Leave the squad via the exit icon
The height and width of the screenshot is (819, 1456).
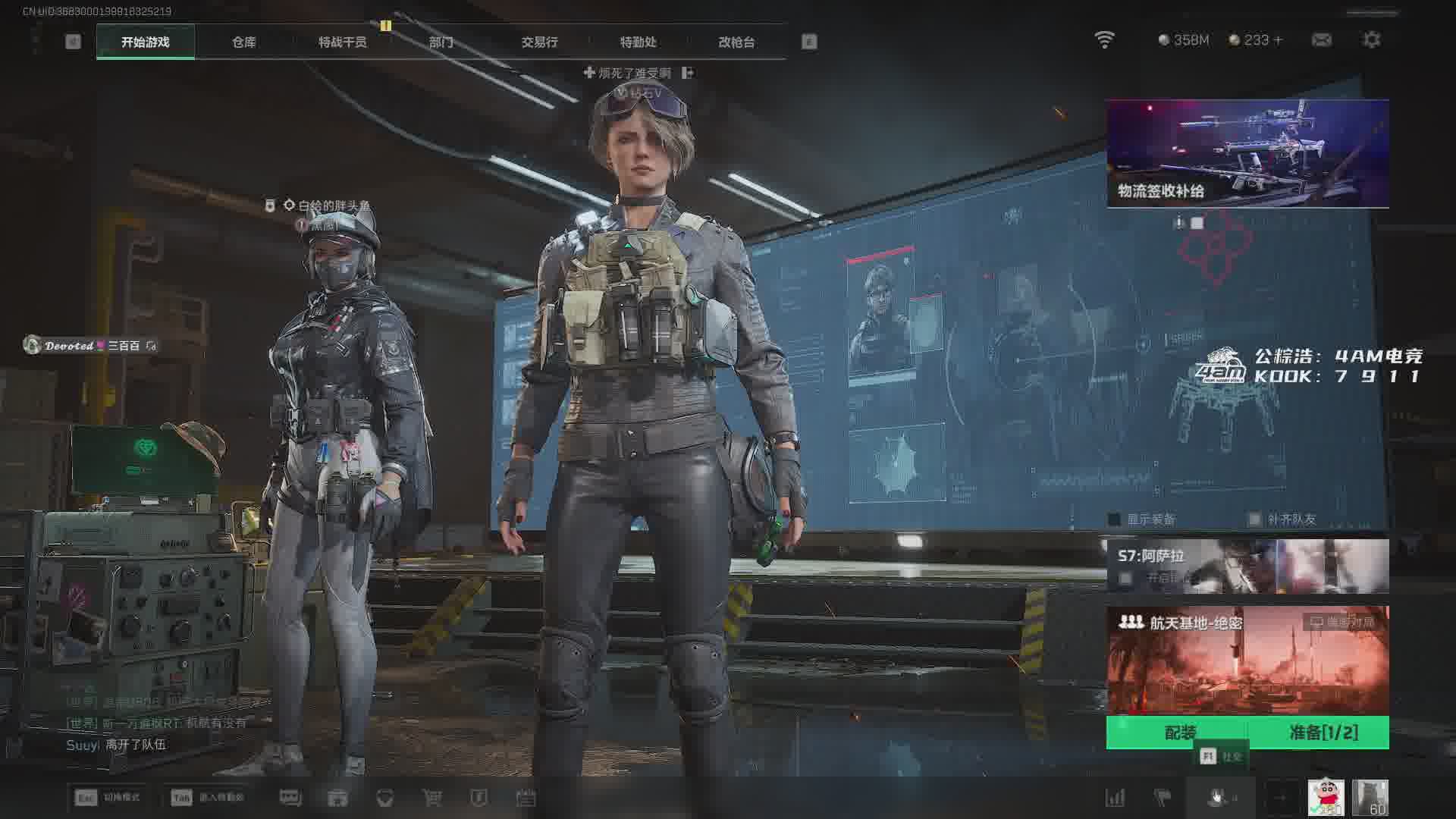[688, 73]
